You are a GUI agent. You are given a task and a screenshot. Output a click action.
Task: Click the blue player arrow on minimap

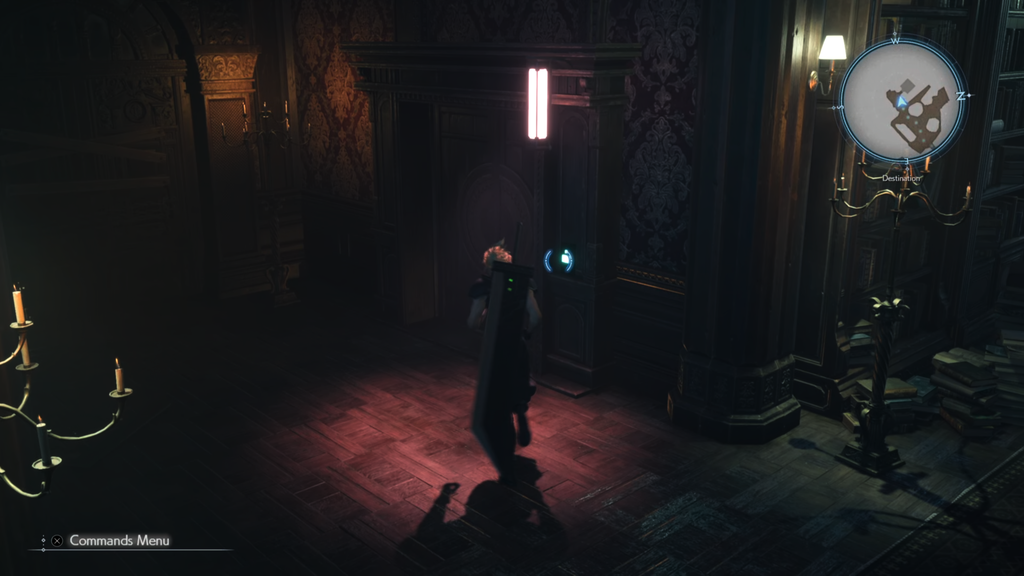(x=902, y=100)
